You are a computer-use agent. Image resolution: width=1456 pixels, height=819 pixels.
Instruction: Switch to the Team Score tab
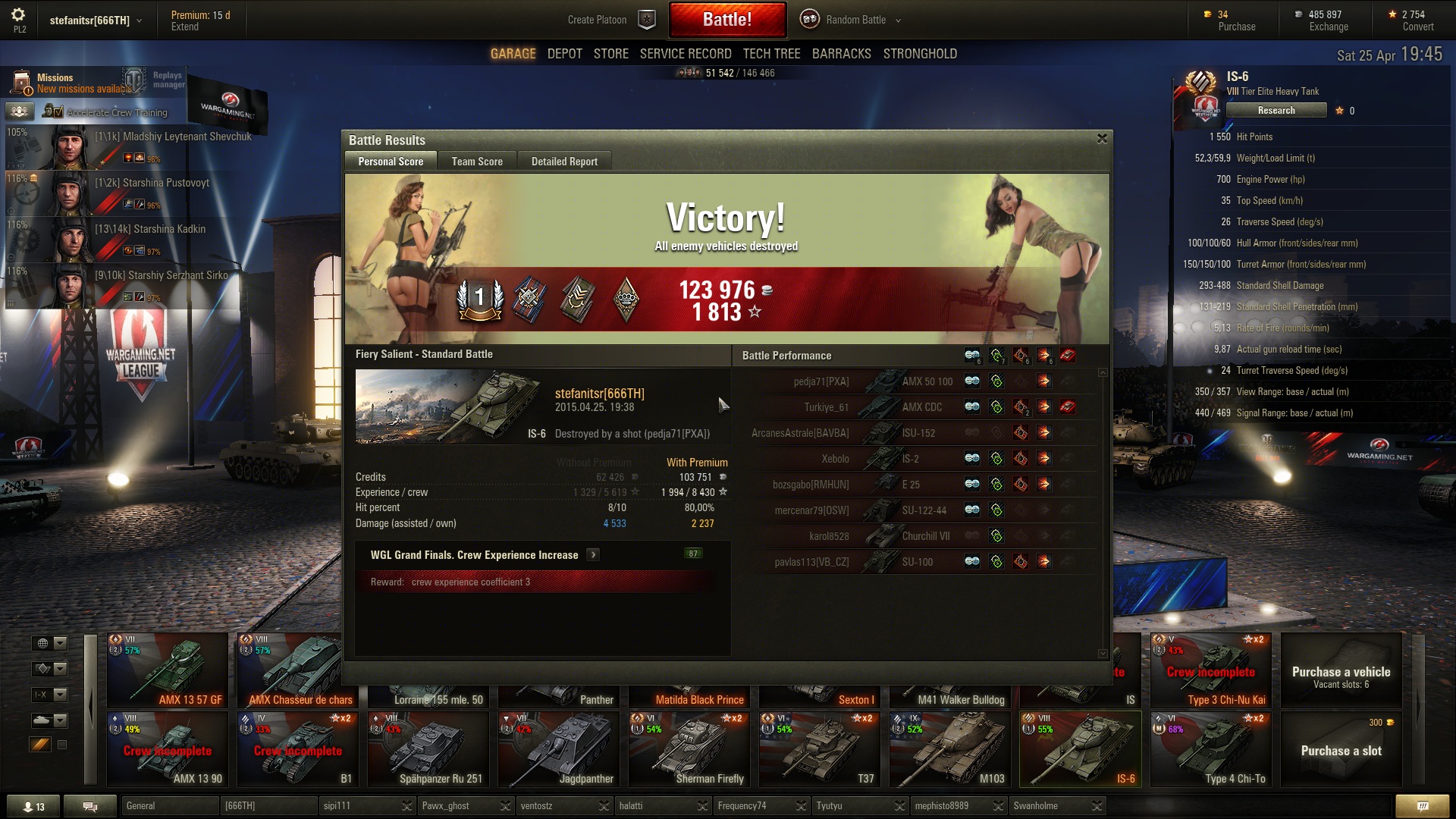[477, 162]
